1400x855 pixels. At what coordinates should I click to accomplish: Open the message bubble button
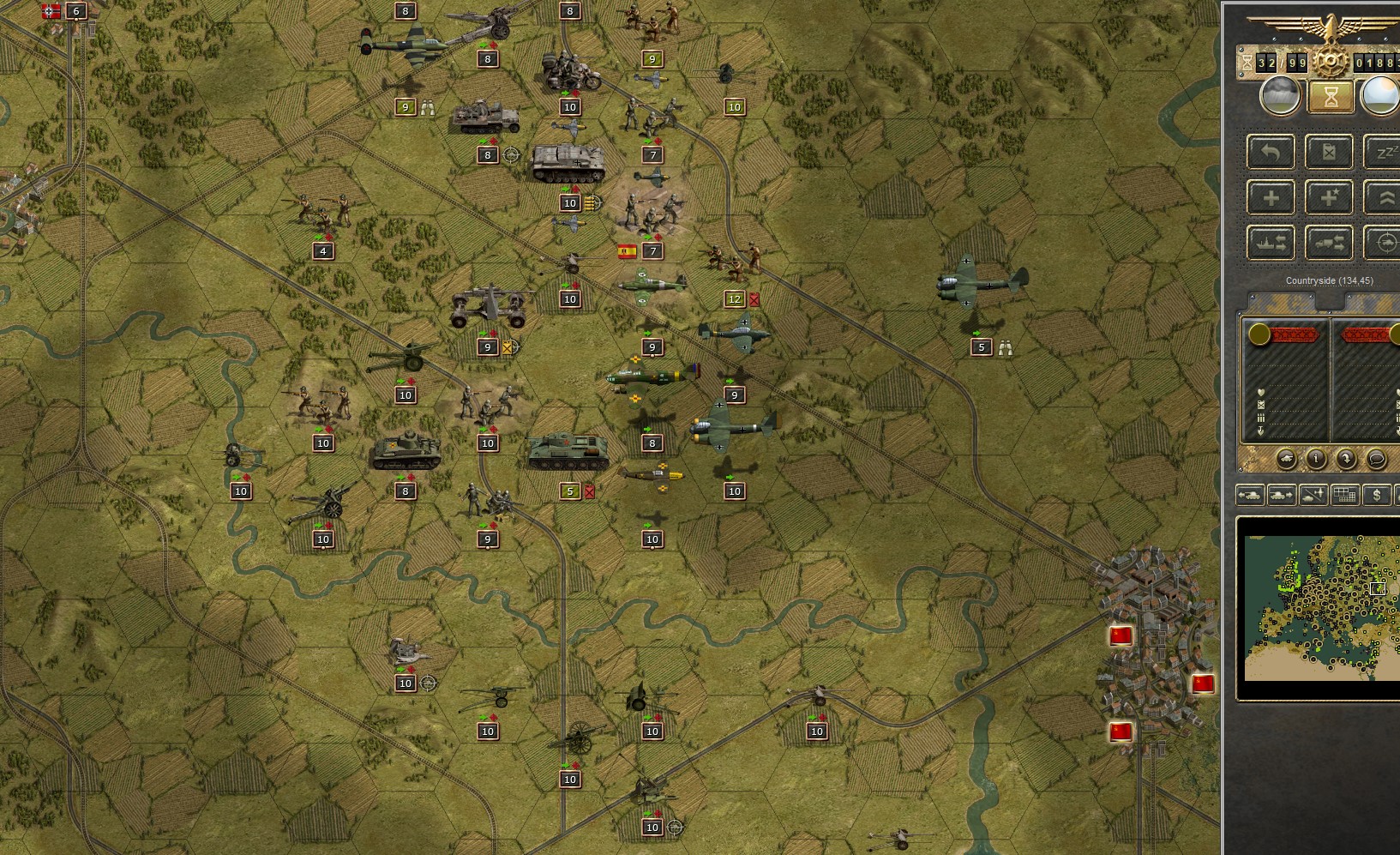click(x=1375, y=460)
